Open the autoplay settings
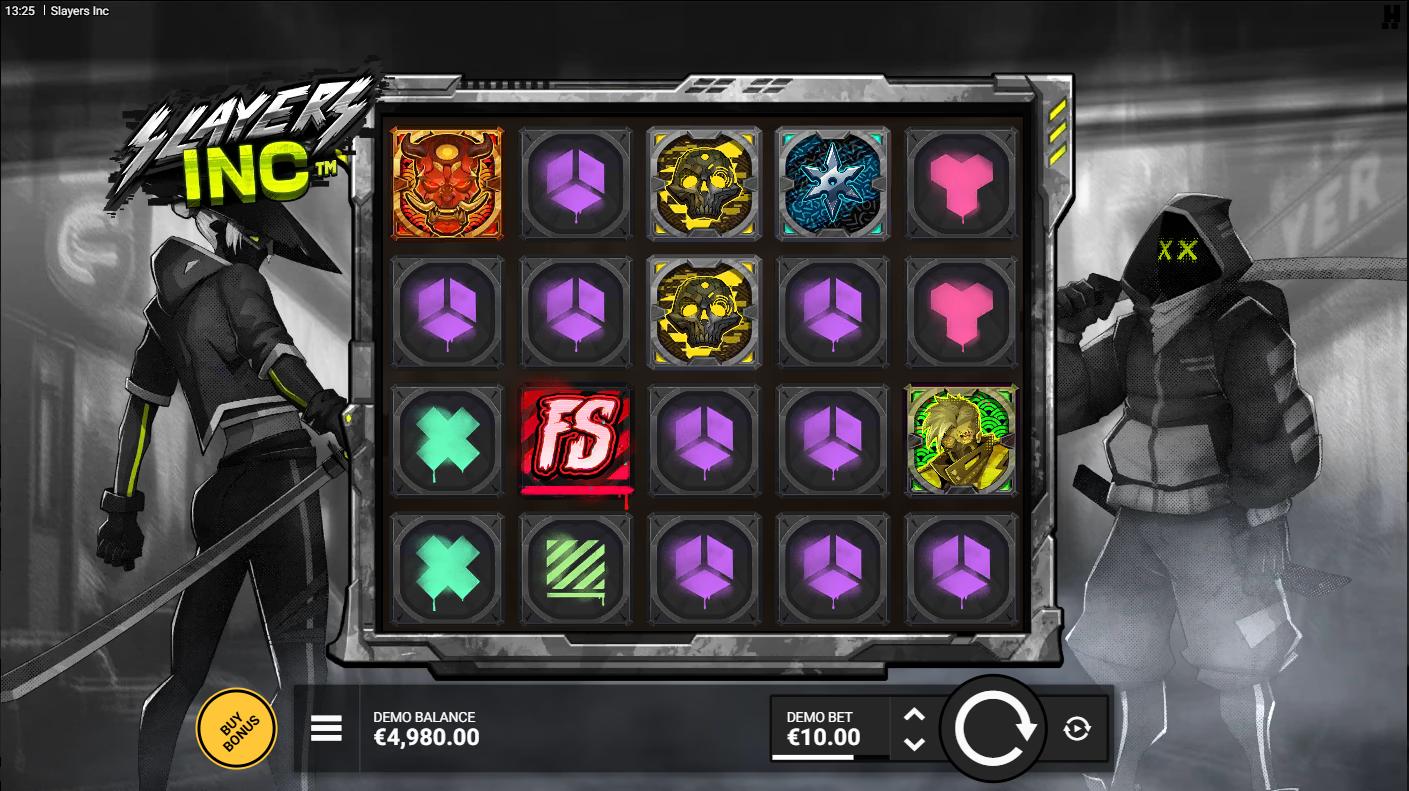The image size is (1409, 791). tap(1077, 729)
